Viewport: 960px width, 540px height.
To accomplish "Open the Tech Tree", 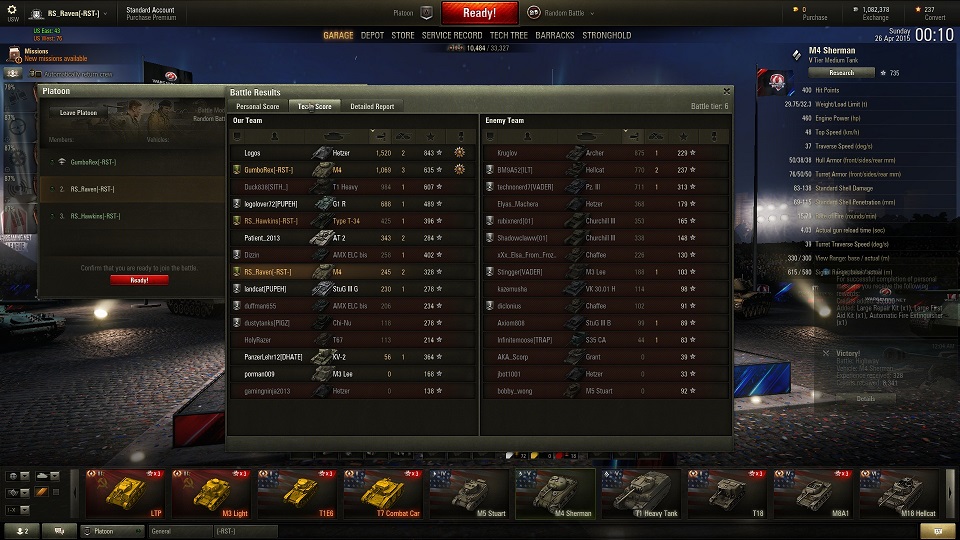I will coord(509,35).
